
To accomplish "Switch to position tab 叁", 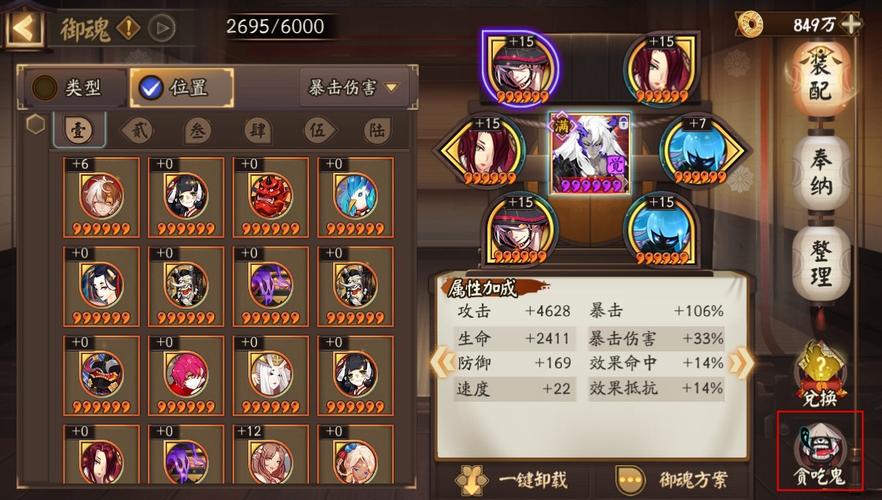I will pyautogui.click(x=198, y=130).
